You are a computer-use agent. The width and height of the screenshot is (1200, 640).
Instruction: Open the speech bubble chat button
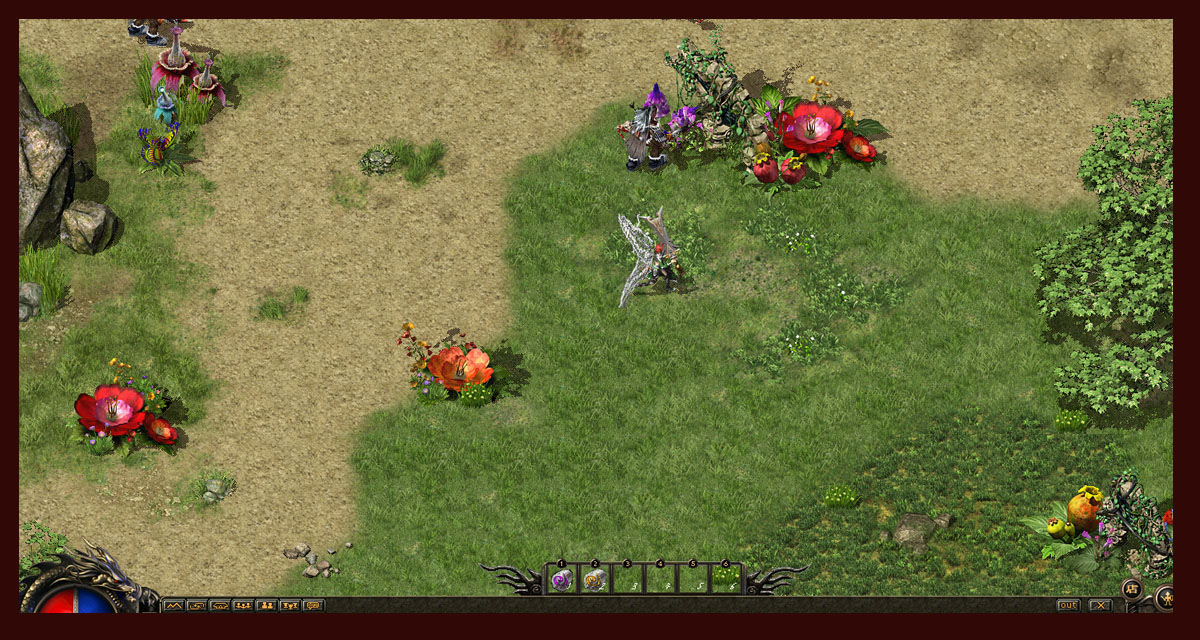[313, 605]
